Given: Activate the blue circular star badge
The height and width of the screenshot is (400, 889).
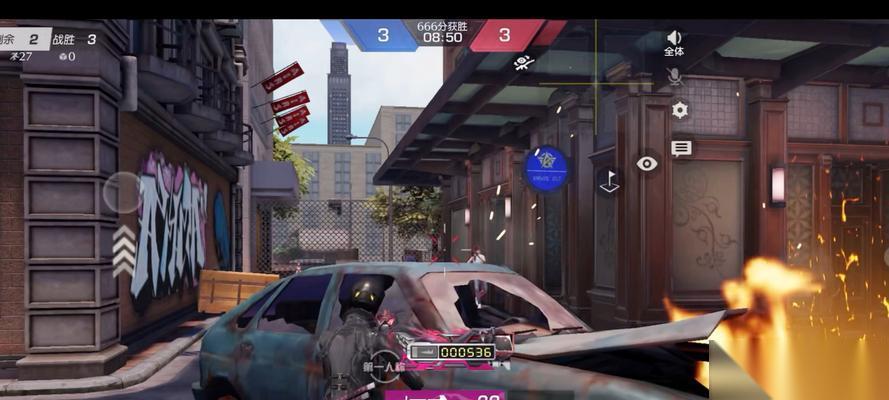Looking at the screenshot, I should (x=546, y=169).
